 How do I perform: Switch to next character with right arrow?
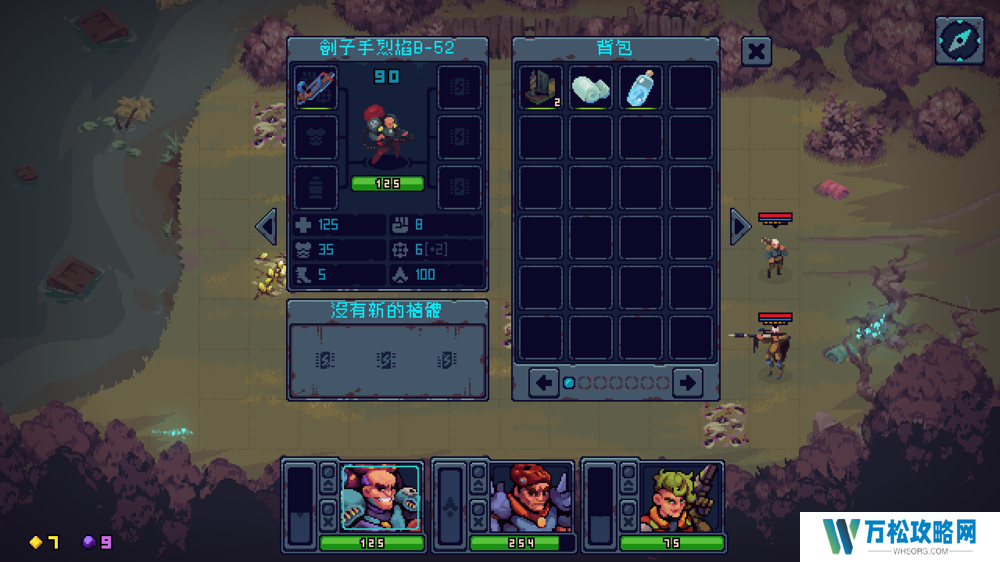click(740, 226)
